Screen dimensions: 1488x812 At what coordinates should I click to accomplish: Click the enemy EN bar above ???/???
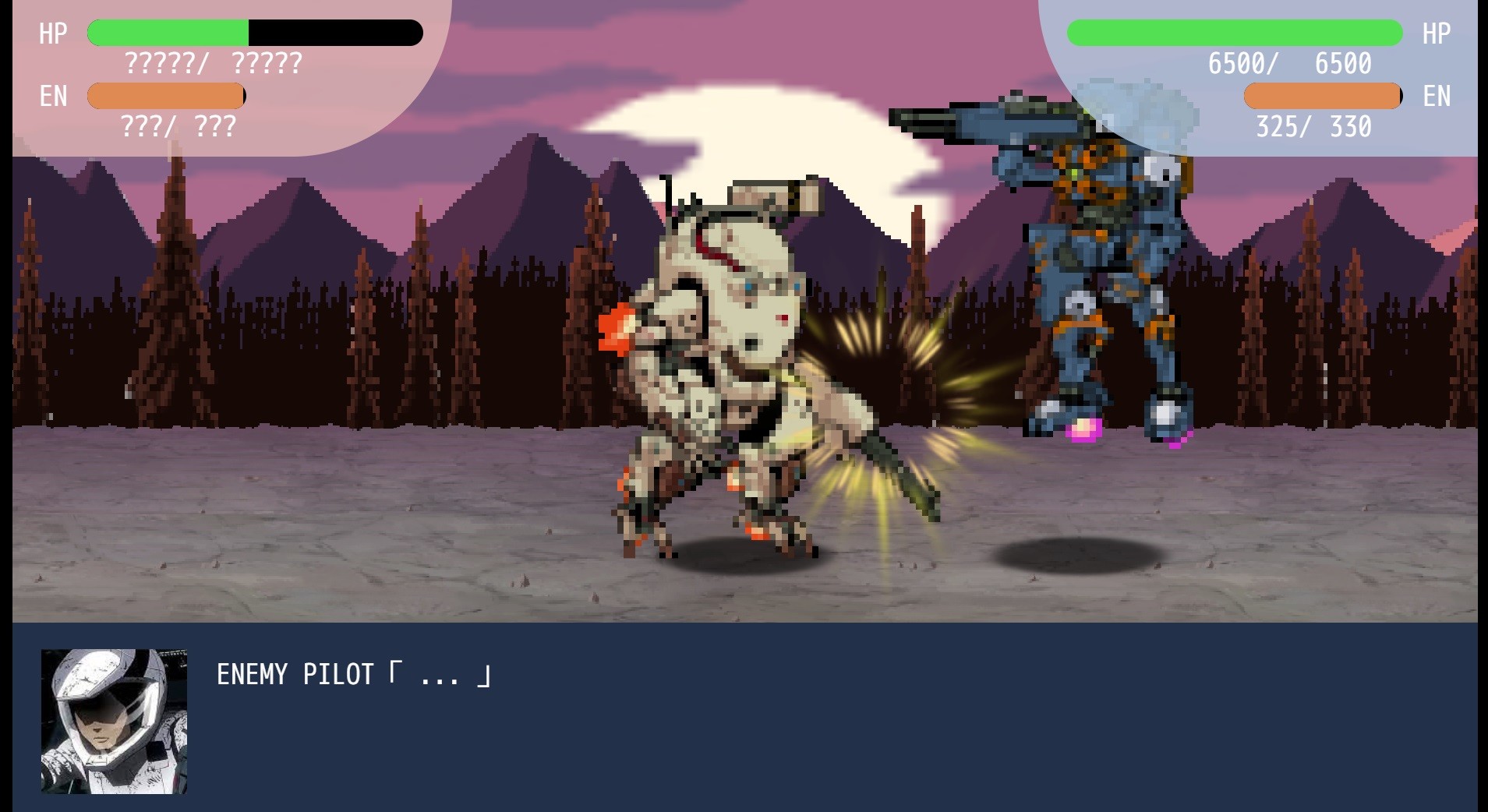(165, 96)
